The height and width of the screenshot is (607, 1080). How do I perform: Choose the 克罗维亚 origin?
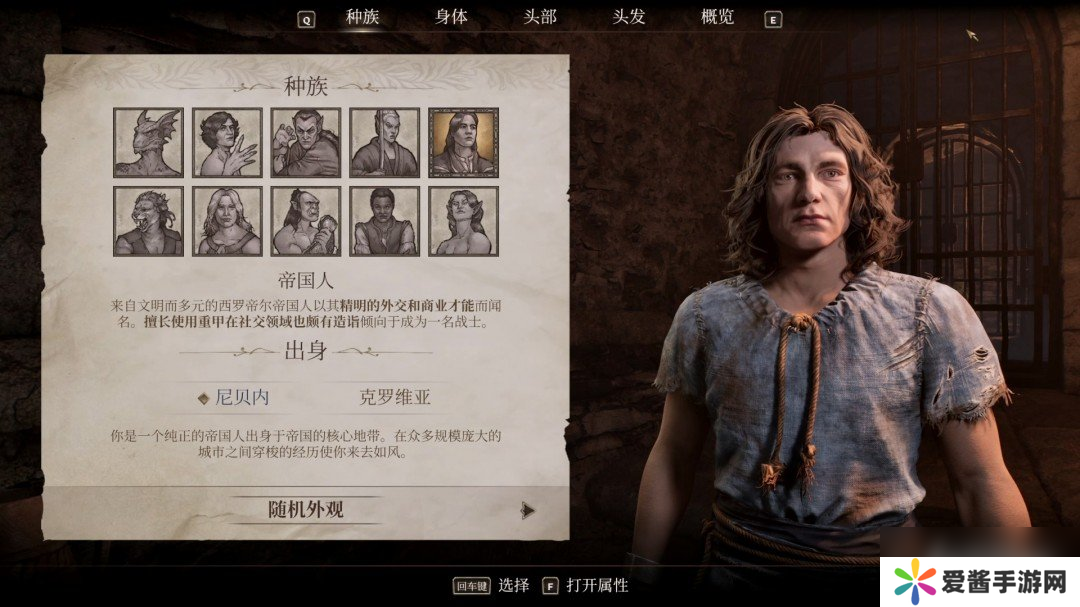pyautogui.click(x=394, y=397)
